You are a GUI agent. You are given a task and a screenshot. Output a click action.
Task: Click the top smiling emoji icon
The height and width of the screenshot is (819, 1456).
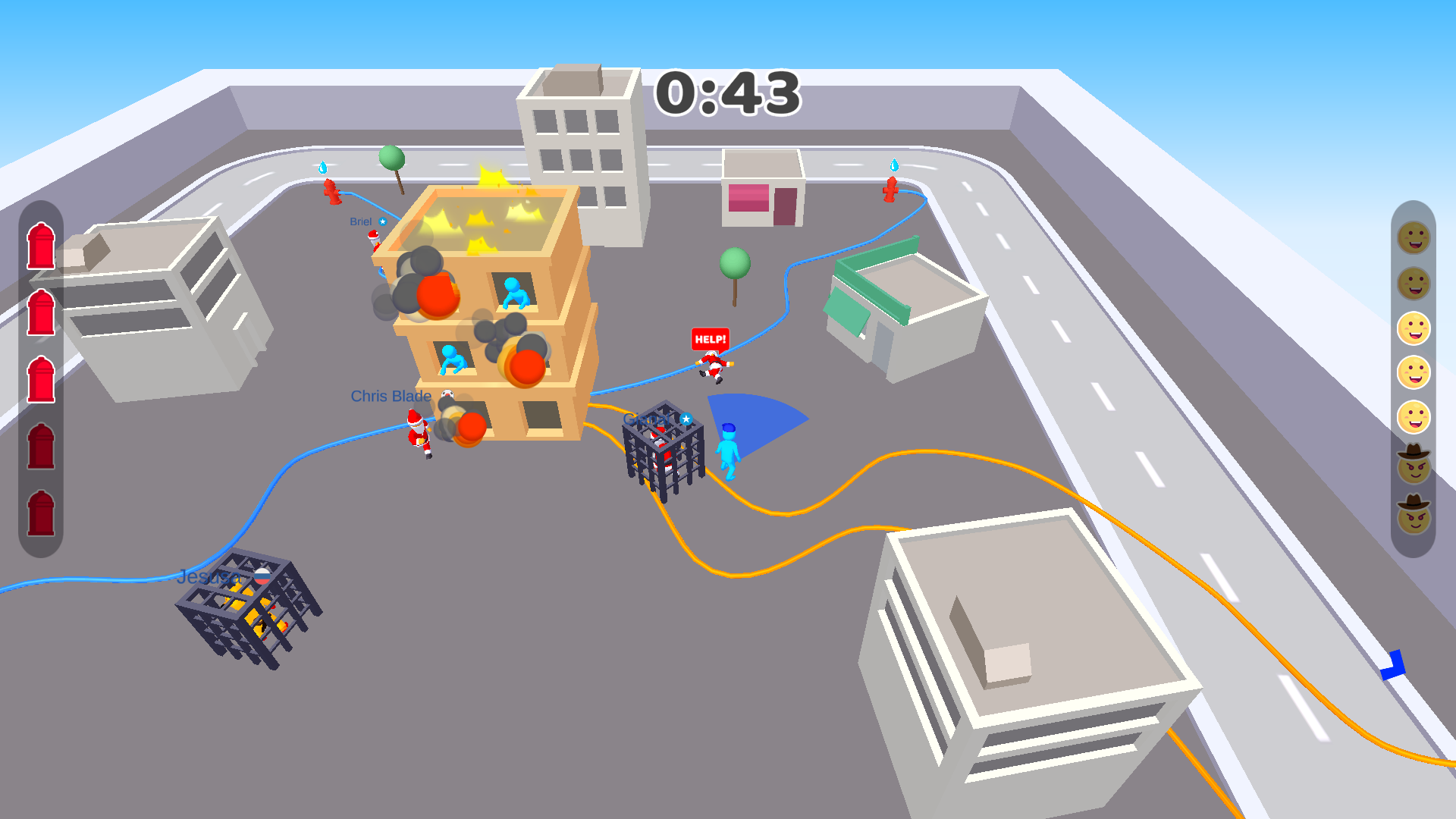1414,239
